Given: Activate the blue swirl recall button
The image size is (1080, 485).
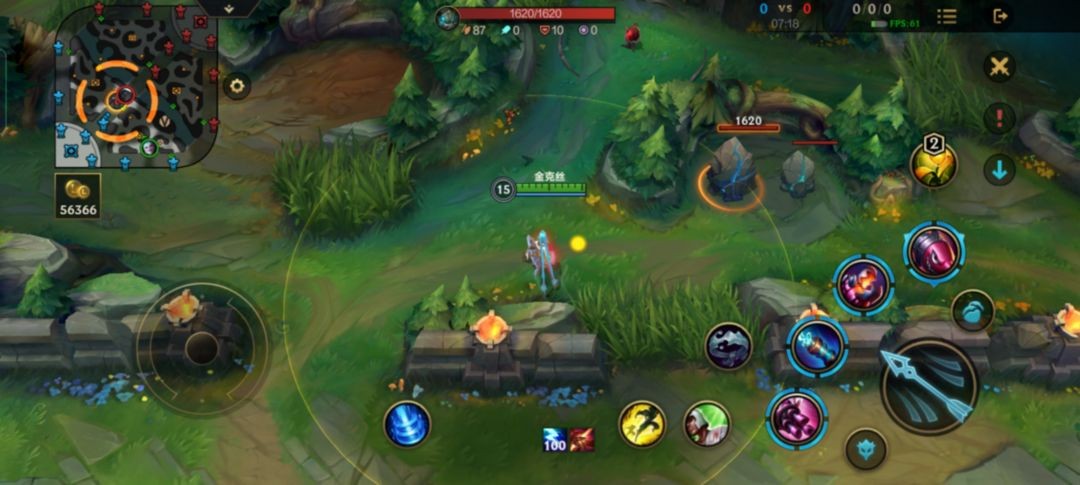Looking at the screenshot, I should coord(407,423).
